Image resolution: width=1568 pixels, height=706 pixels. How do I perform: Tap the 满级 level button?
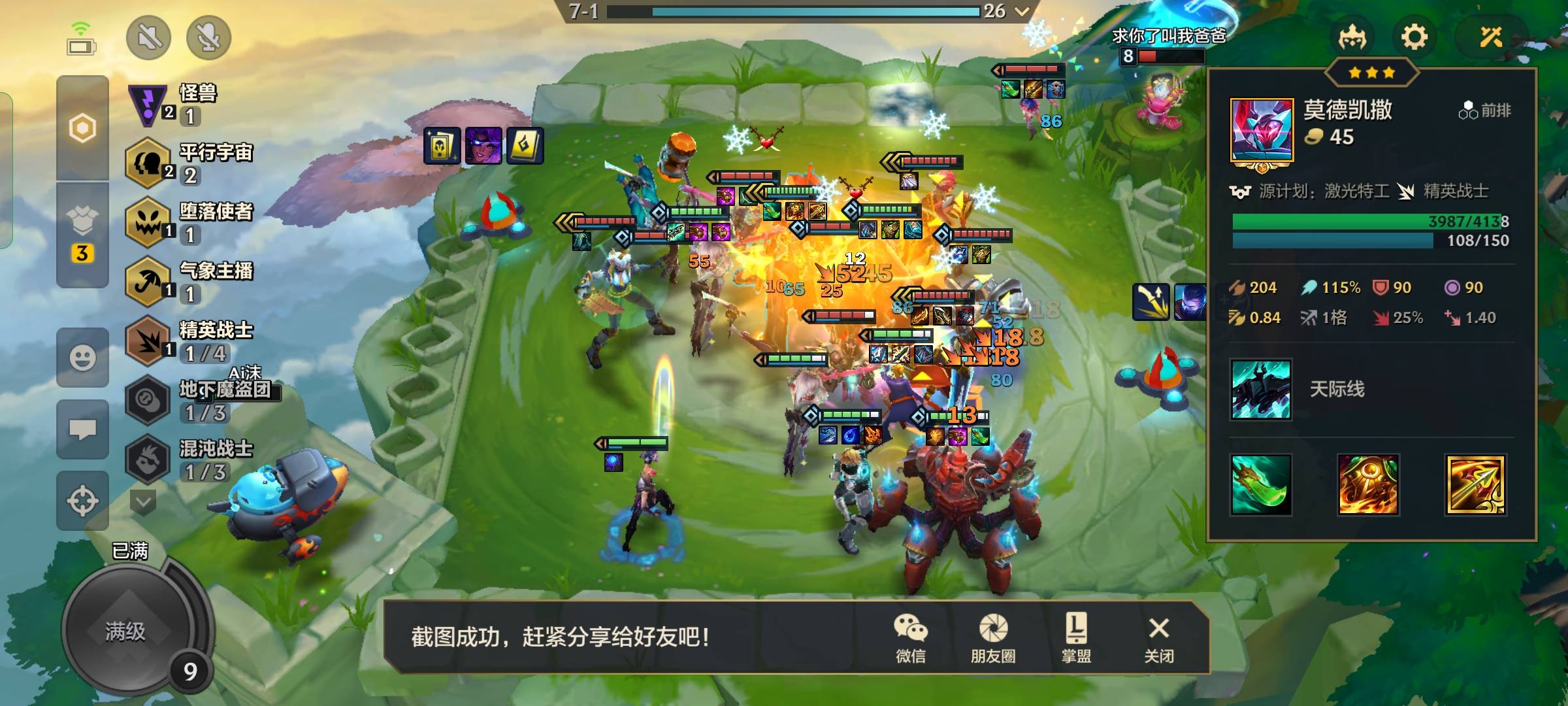click(126, 631)
